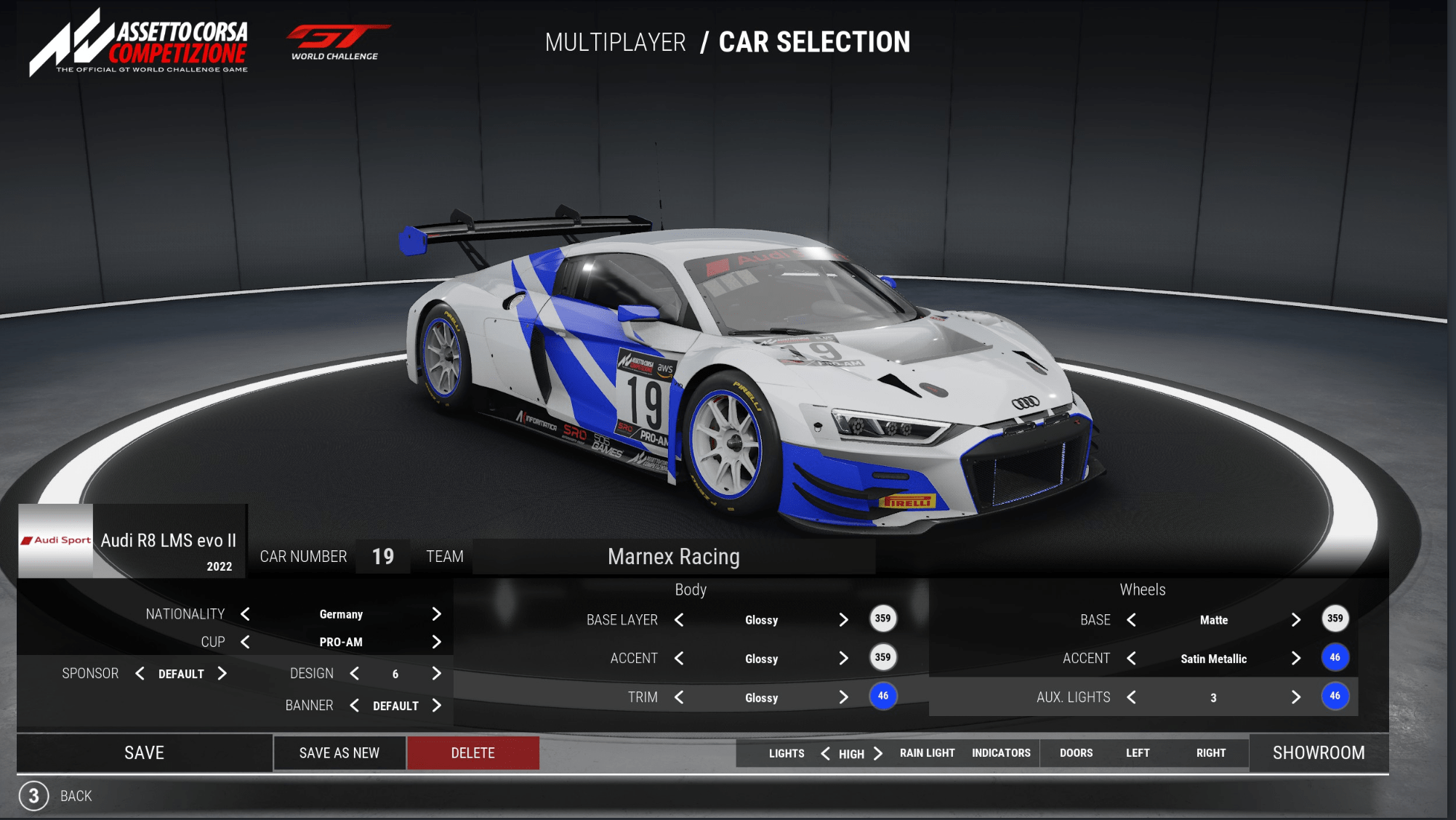Switch Nationality to the next country

436,614
